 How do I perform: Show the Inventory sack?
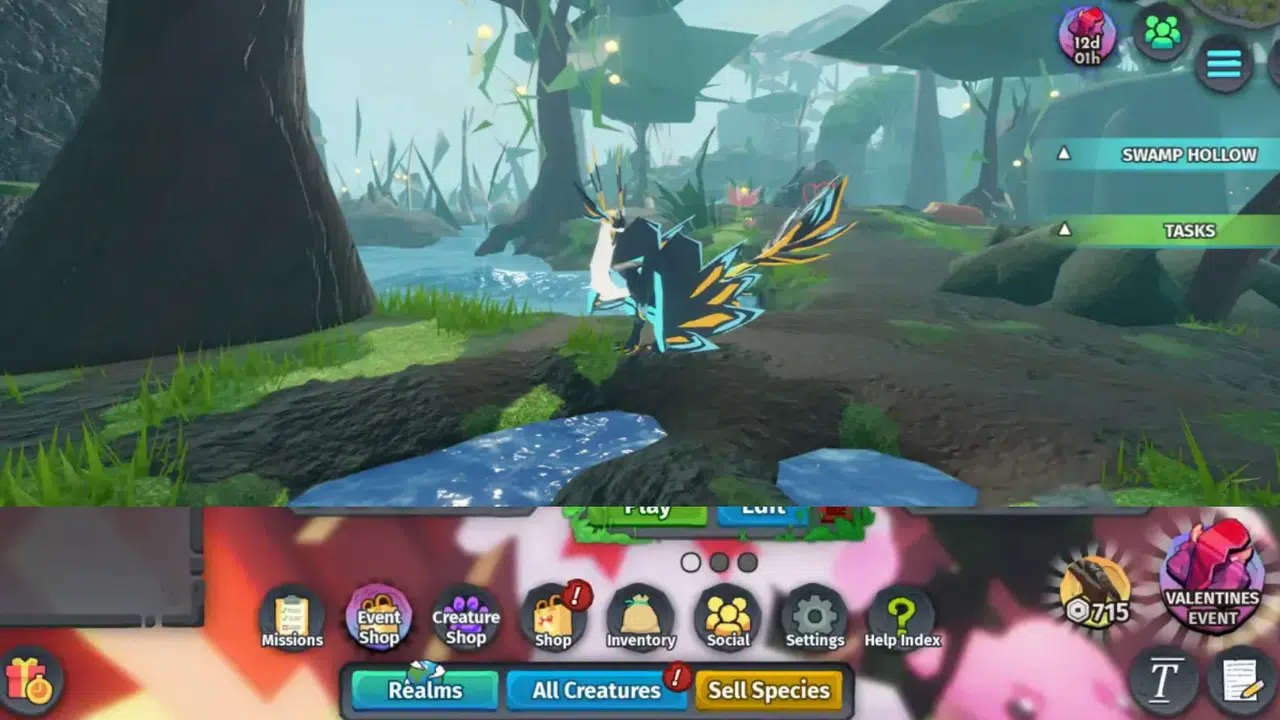(x=641, y=619)
